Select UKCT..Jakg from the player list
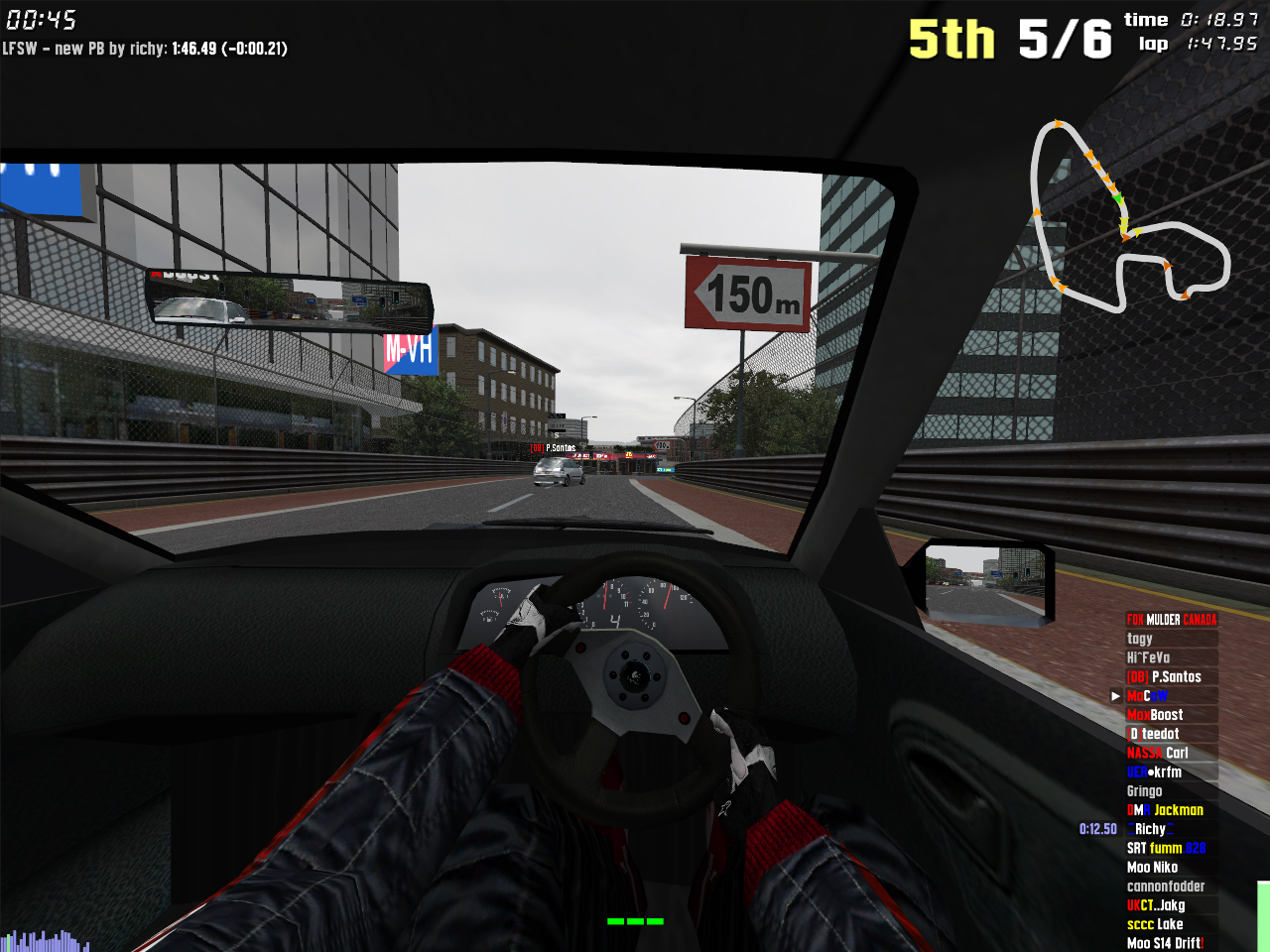The height and width of the screenshot is (952, 1270). 1156,905
